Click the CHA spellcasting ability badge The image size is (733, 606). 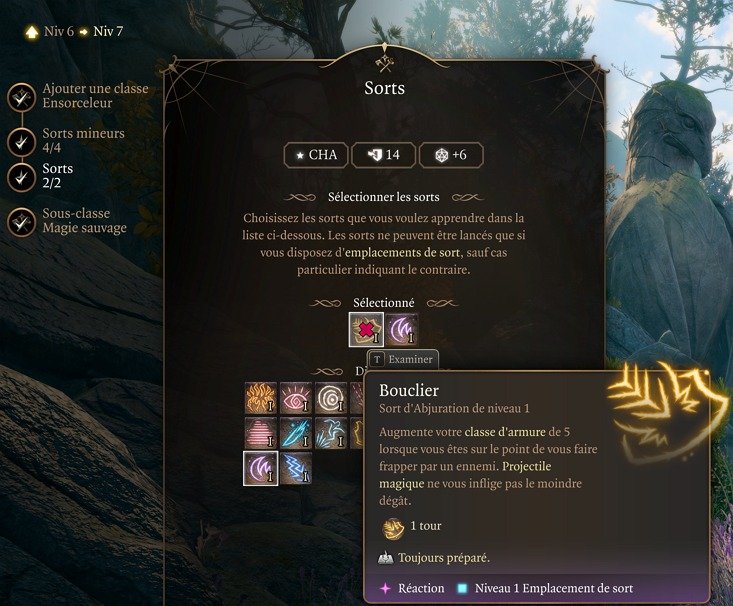[x=315, y=155]
